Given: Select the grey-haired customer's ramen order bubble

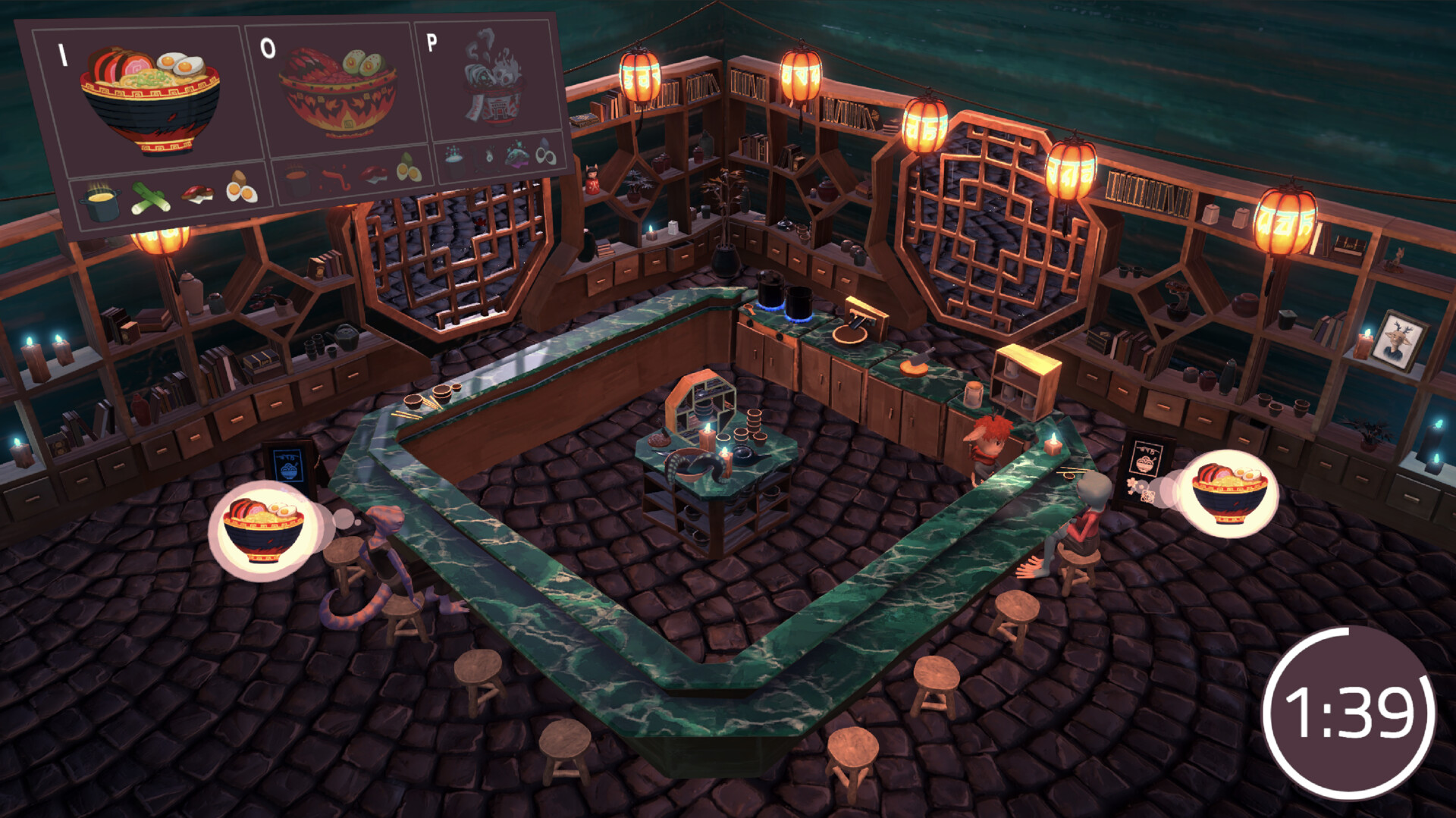Looking at the screenshot, I should pyautogui.click(x=1229, y=492).
